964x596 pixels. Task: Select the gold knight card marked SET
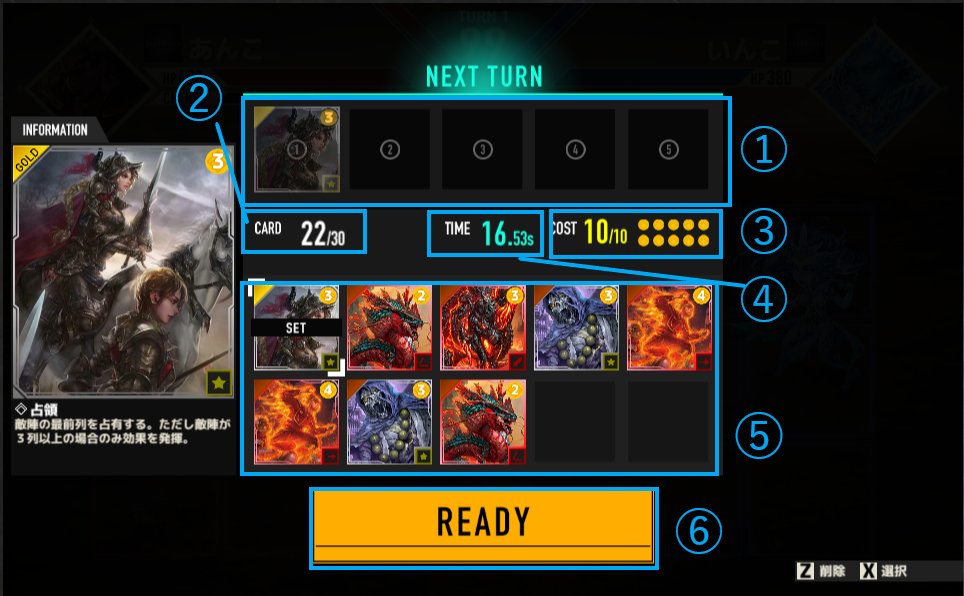[x=297, y=328]
